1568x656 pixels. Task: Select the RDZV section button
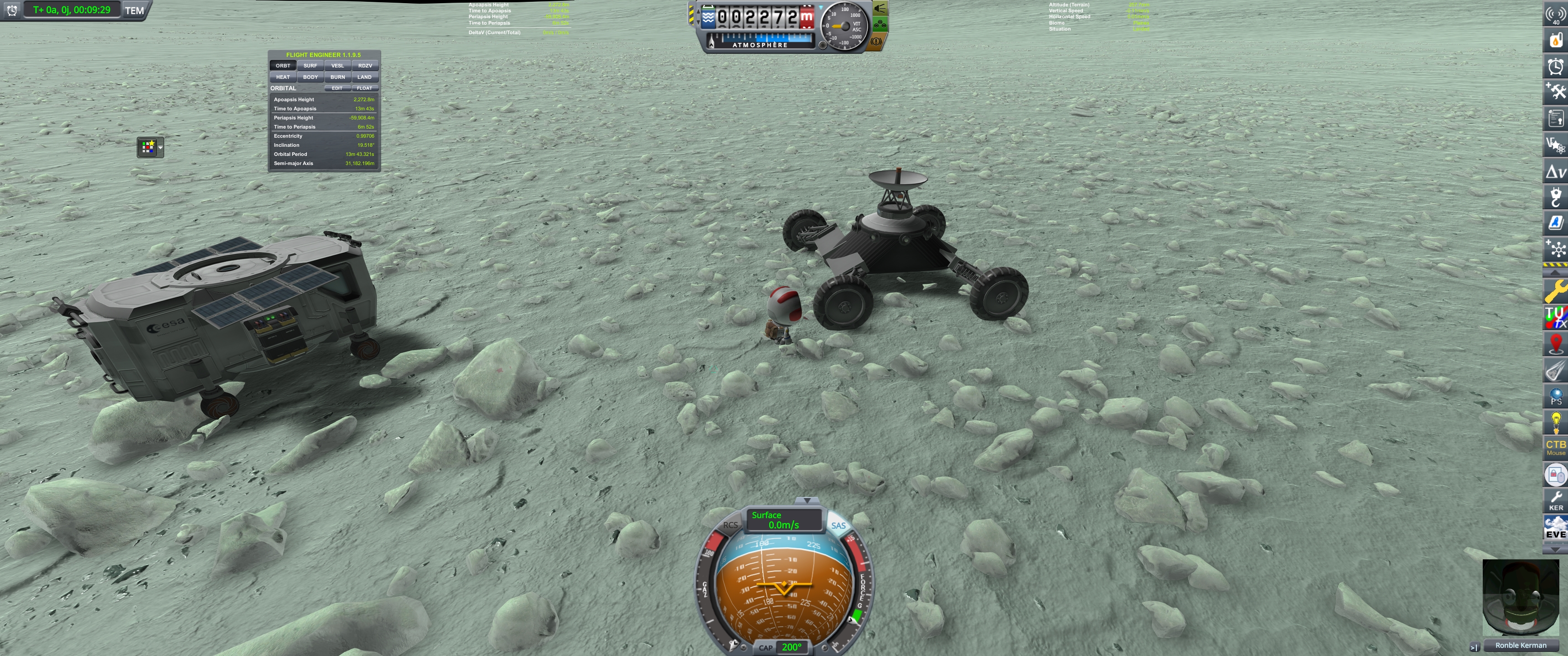tap(365, 66)
